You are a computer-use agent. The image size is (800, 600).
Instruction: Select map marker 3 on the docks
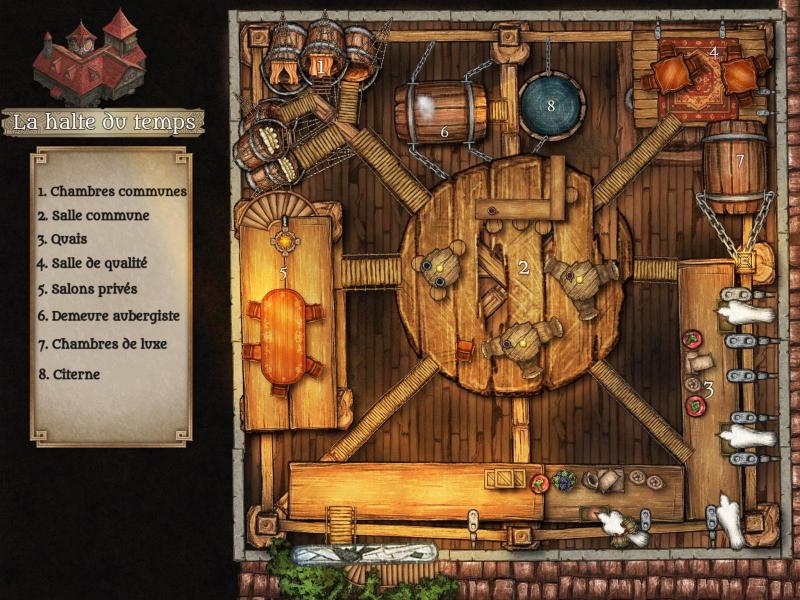tap(708, 389)
